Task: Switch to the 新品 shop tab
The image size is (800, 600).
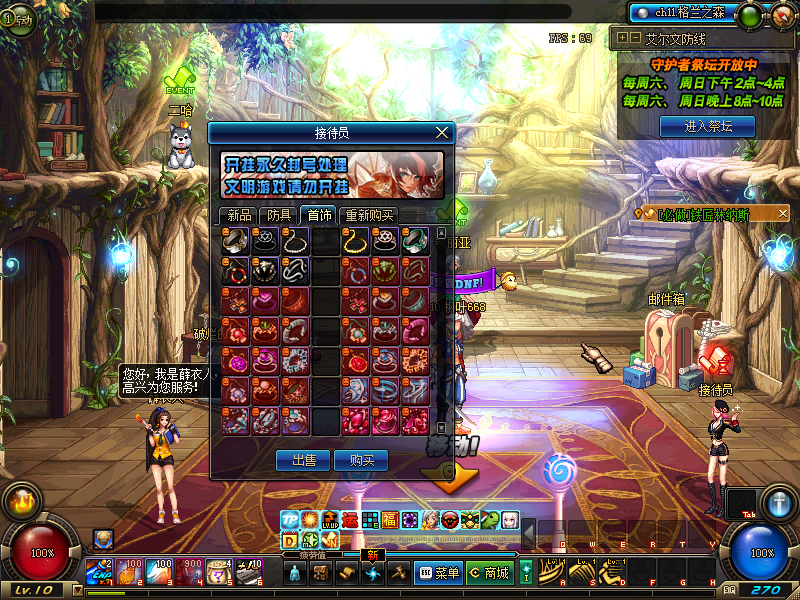Action: [239, 215]
